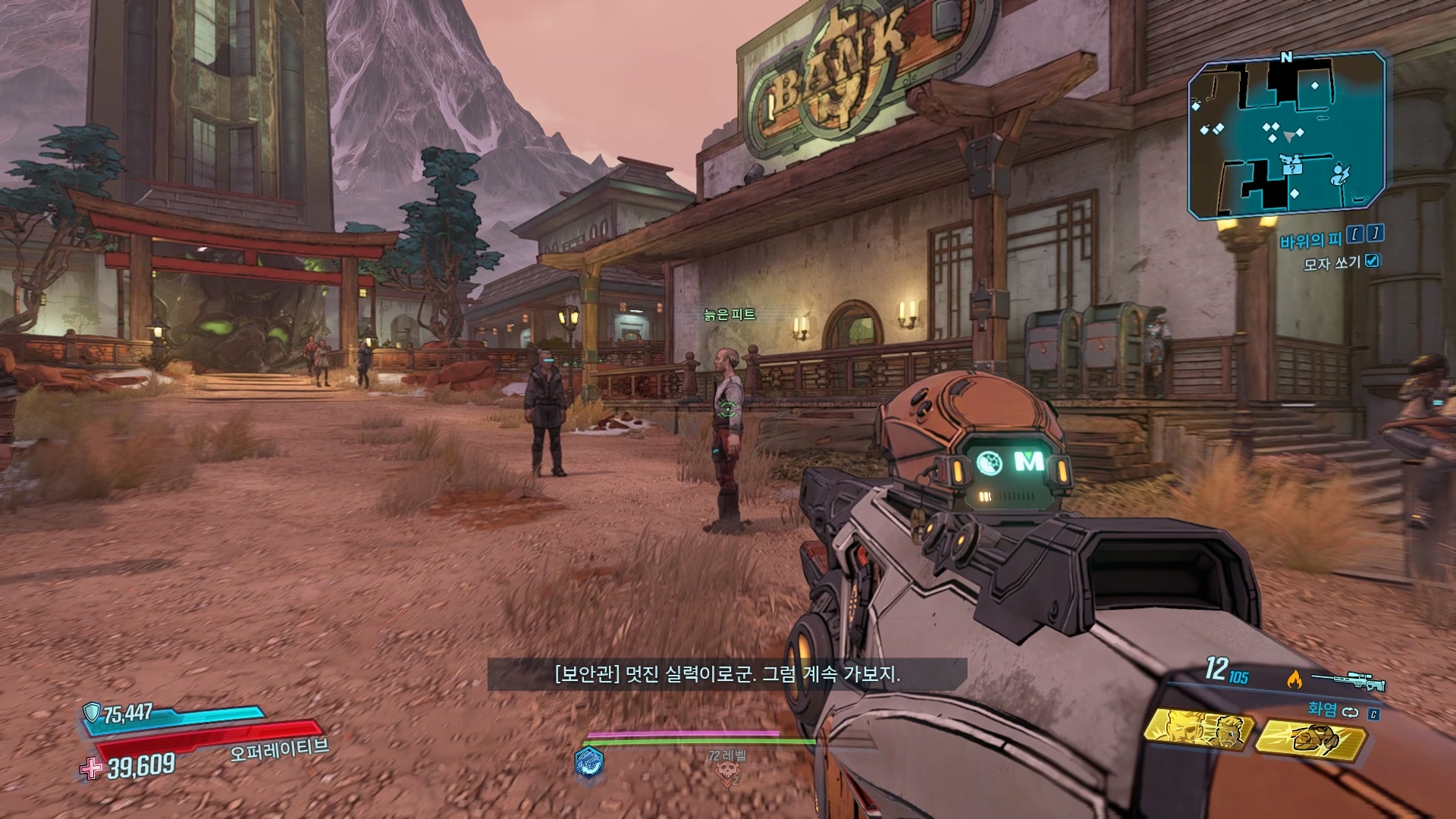Switch the 화염 element mode
This screenshot has height=819, width=1456.
(x=1350, y=711)
